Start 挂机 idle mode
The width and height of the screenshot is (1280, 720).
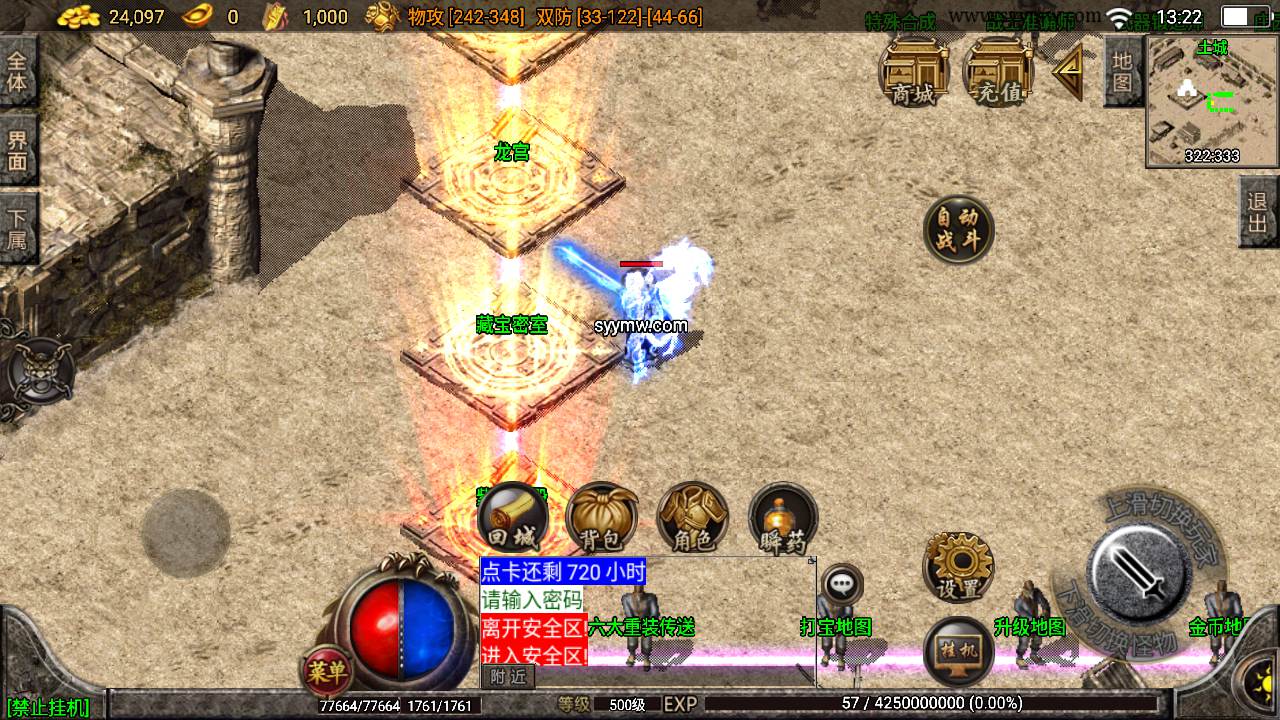957,652
